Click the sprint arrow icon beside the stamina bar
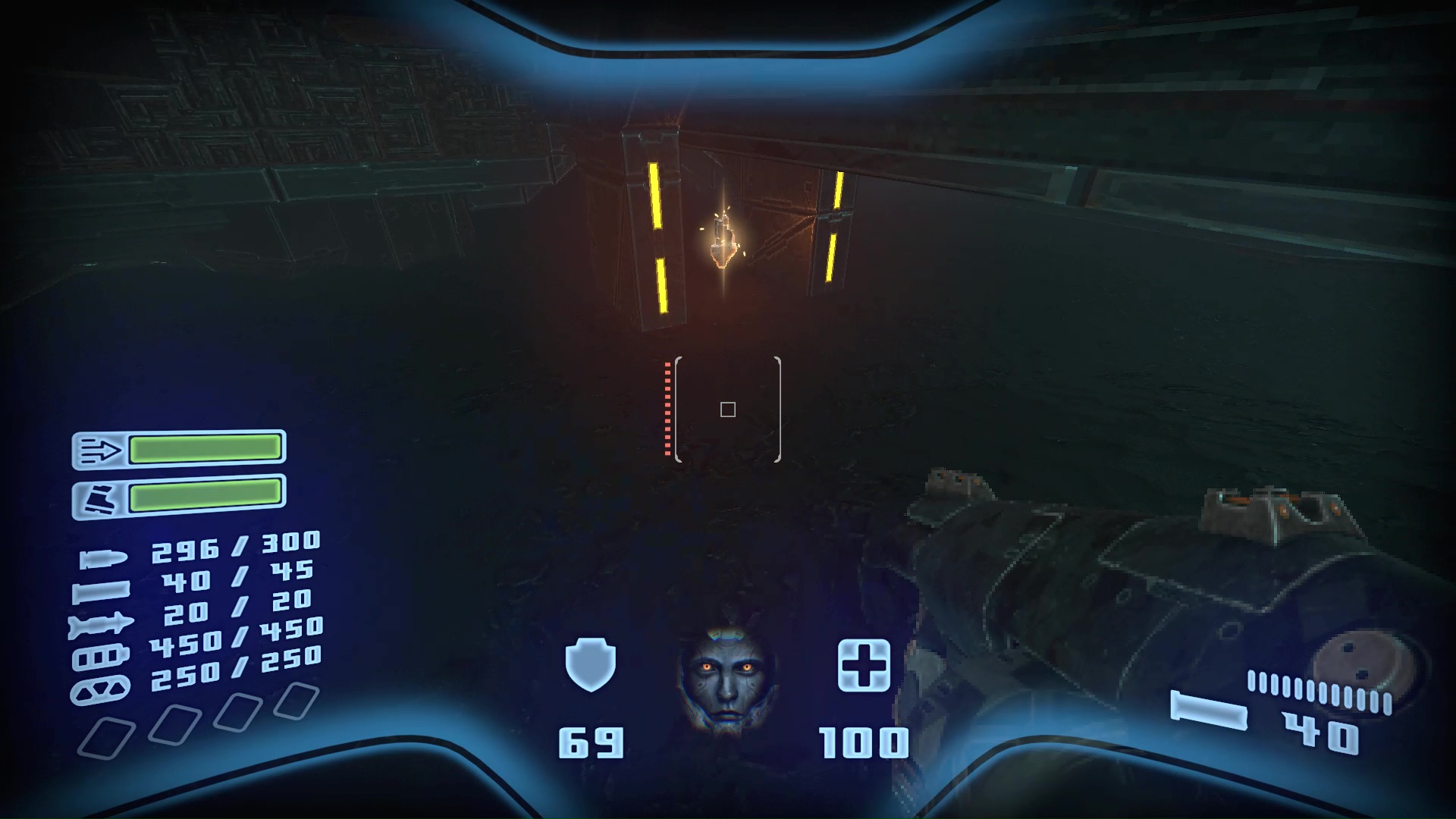Screen dimensions: 1456x819 [99, 449]
